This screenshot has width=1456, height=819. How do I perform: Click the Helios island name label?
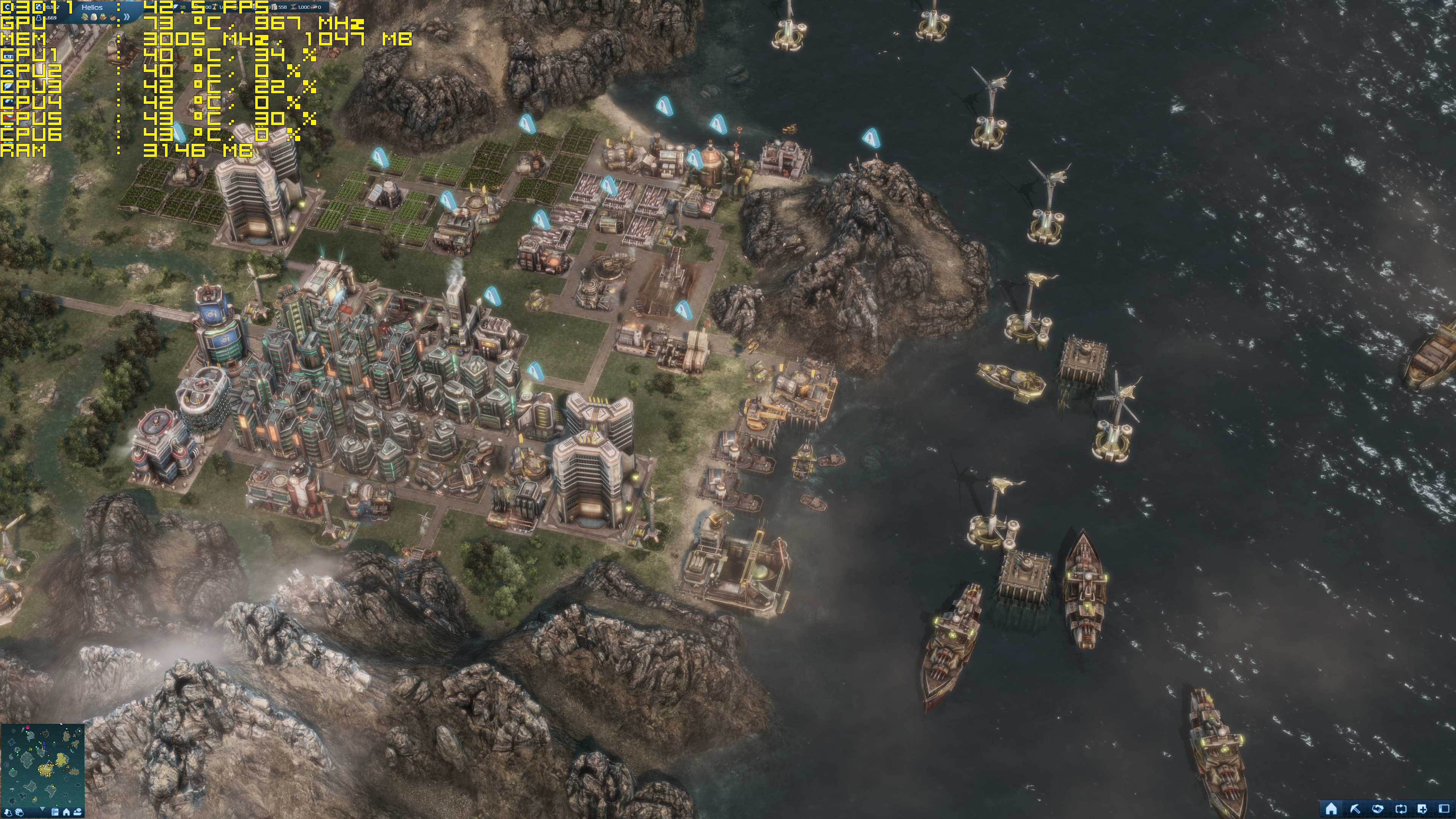tap(92, 7)
